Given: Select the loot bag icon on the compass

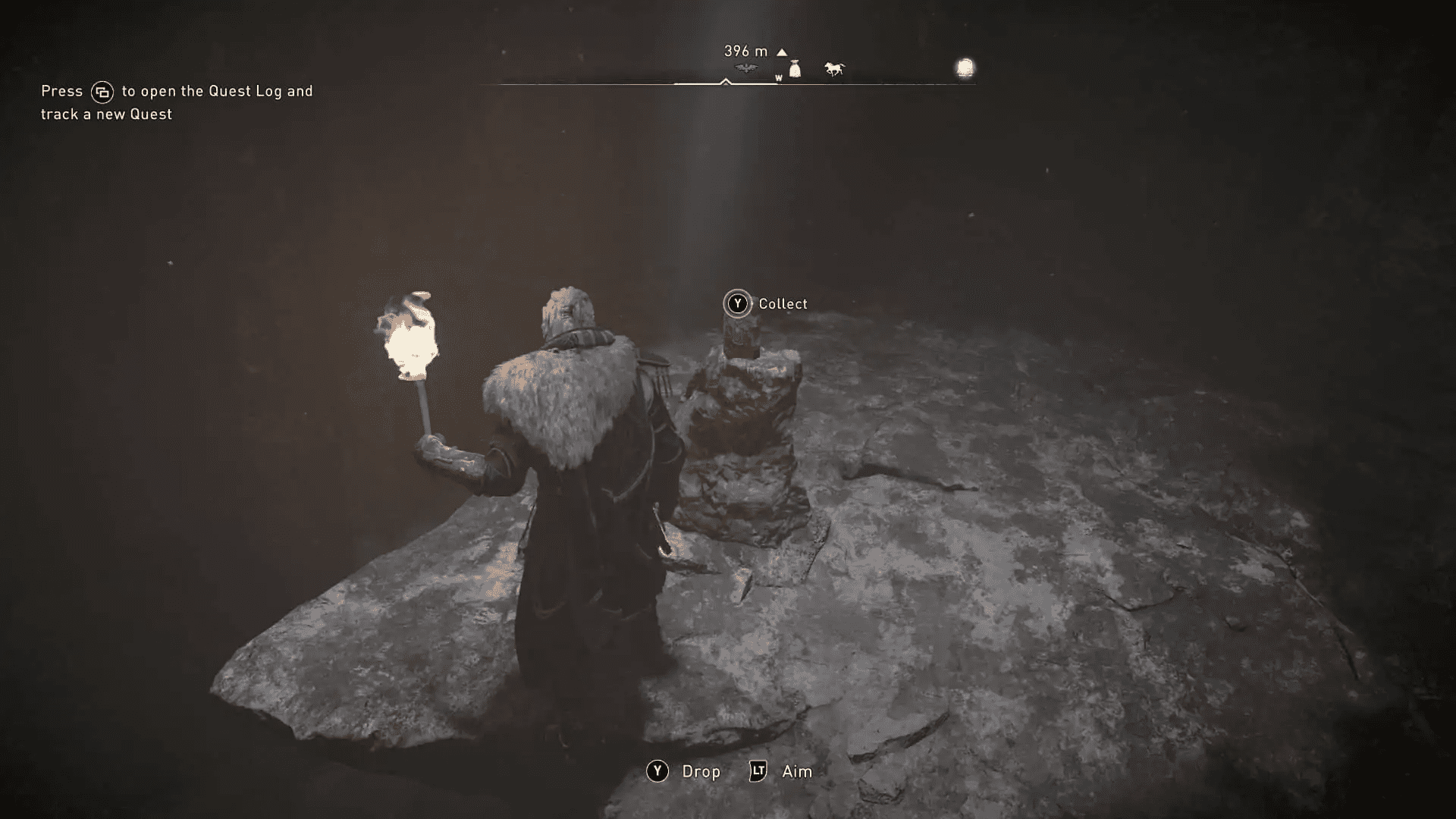Looking at the screenshot, I should click(x=795, y=67).
